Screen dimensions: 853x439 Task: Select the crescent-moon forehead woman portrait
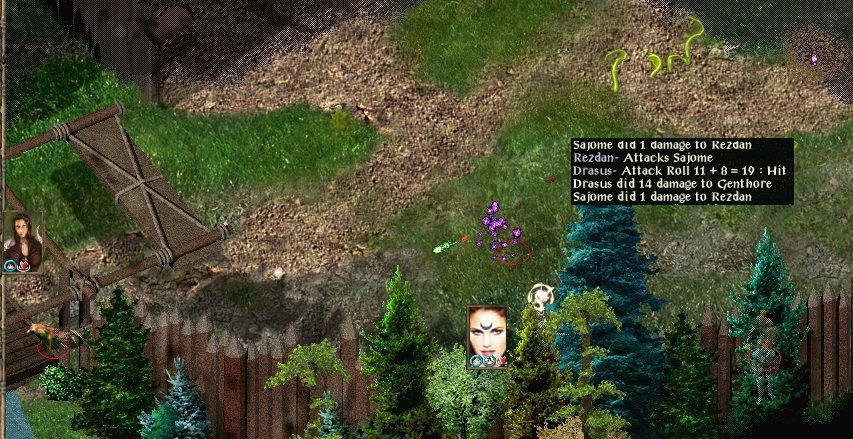tap(486, 331)
